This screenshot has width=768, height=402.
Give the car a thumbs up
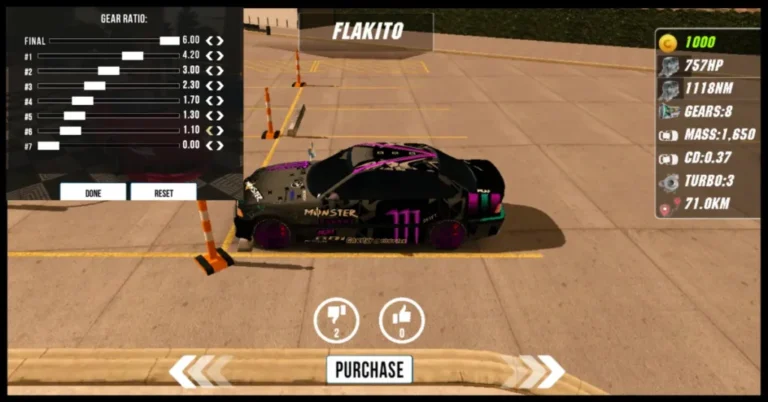[402, 320]
